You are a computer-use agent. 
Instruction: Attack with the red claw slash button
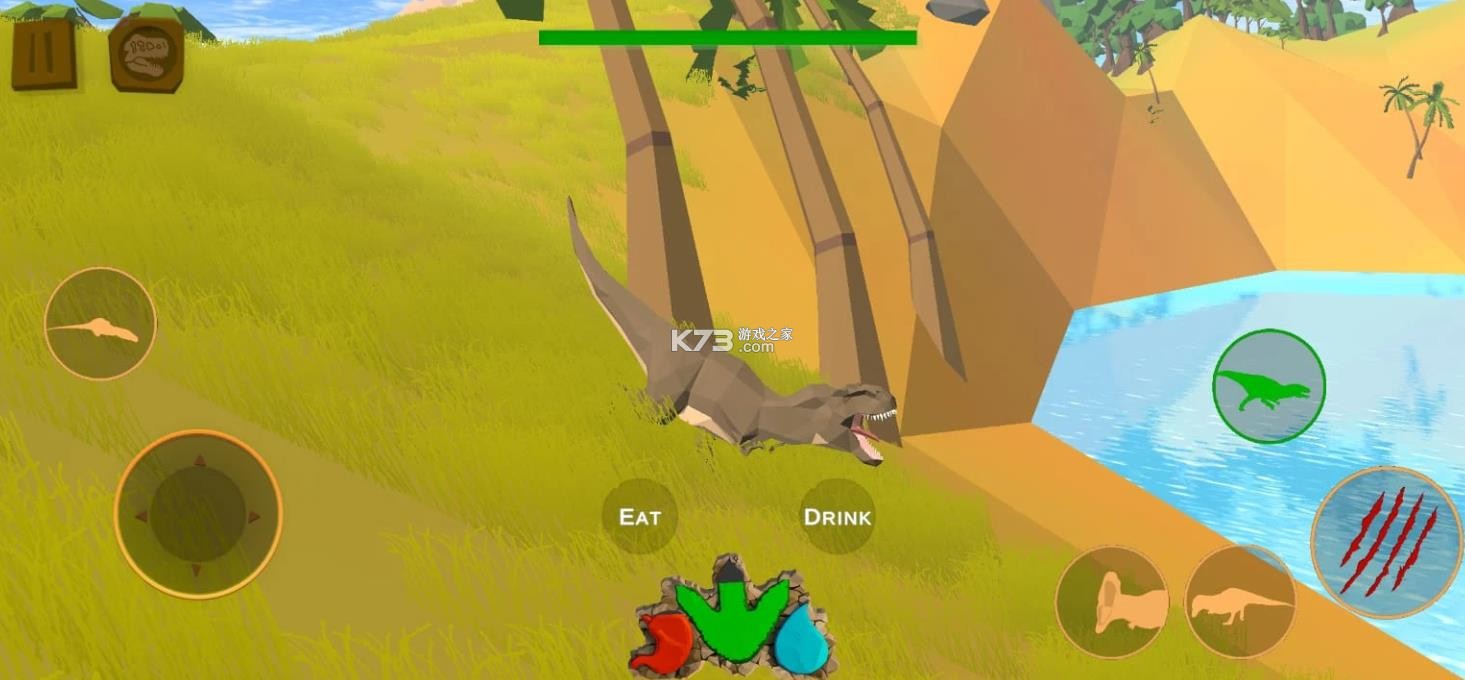pos(1386,541)
